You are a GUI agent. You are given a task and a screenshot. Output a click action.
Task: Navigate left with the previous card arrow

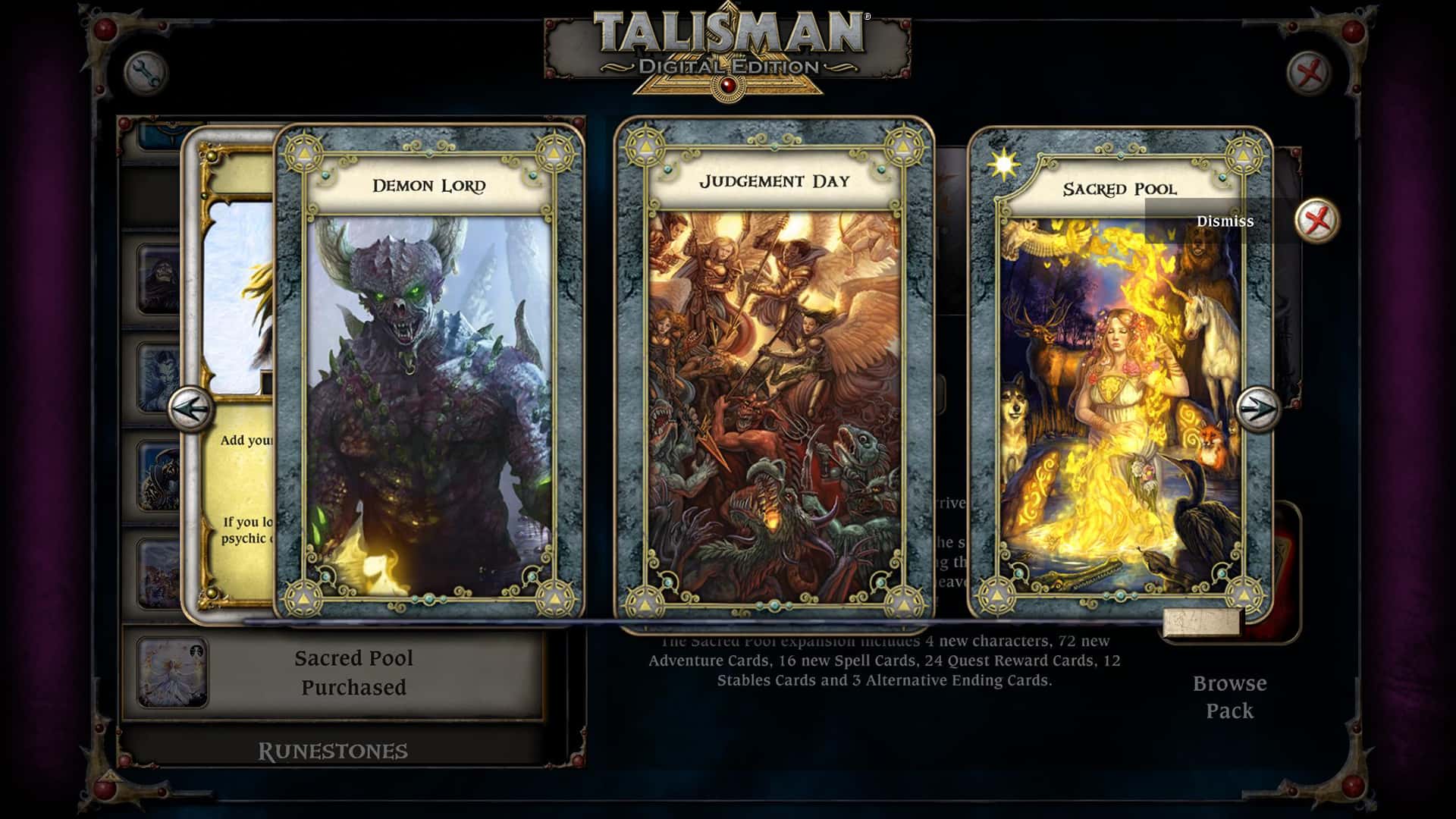[x=192, y=408]
